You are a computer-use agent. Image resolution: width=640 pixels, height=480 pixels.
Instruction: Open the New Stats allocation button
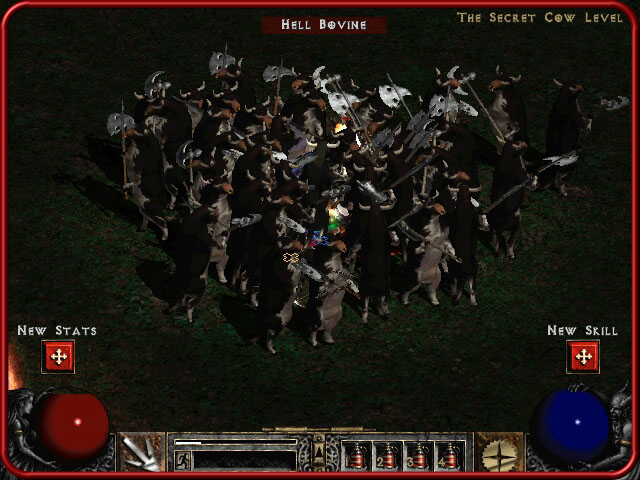[58, 356]
